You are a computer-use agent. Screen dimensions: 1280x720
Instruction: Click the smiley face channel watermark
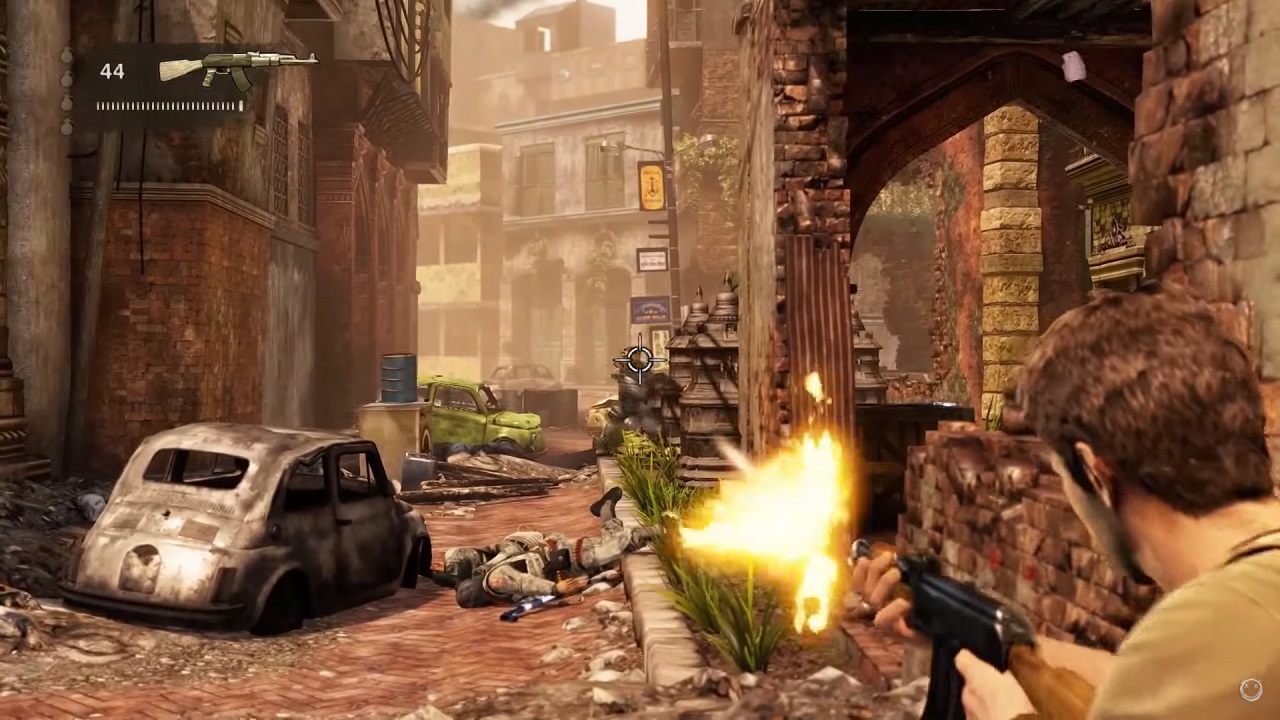[x=1250, y=688]
